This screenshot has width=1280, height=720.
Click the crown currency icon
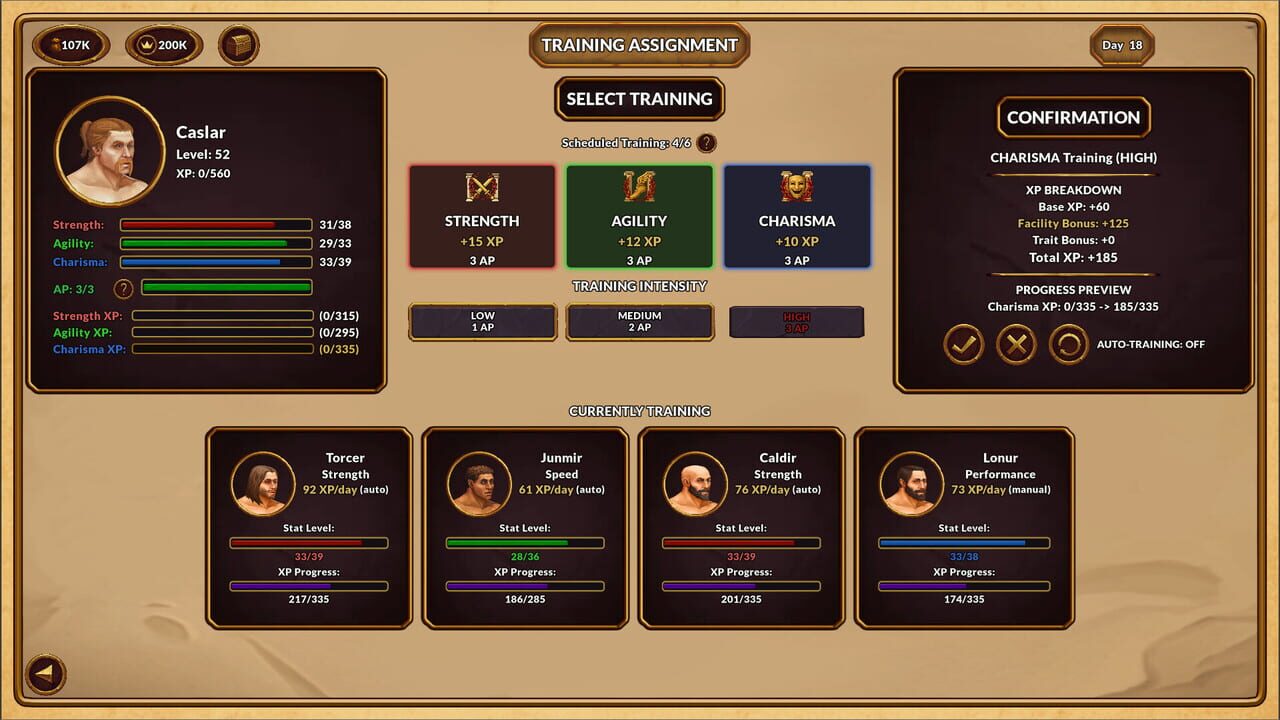(x=146, y=44)
